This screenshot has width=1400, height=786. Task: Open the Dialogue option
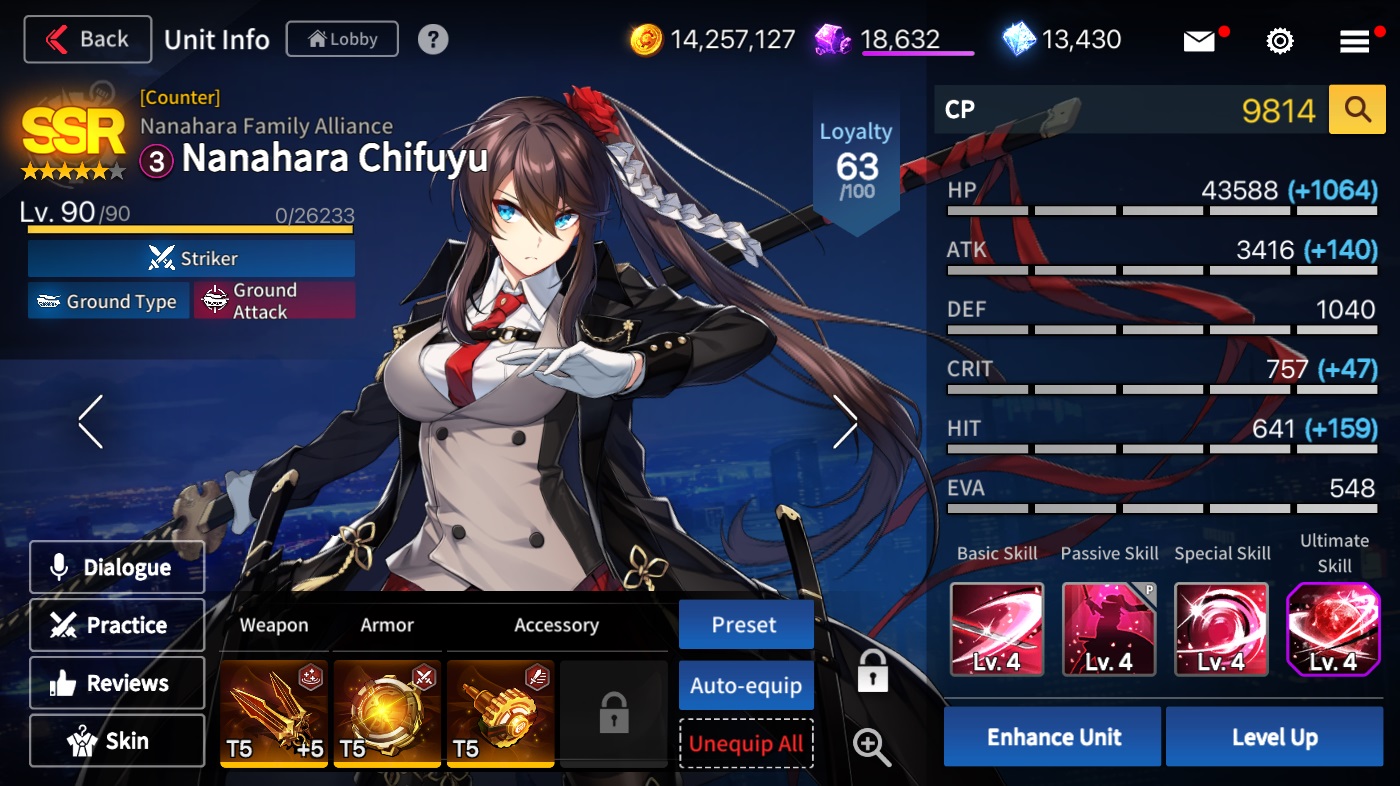click(117, 568)
